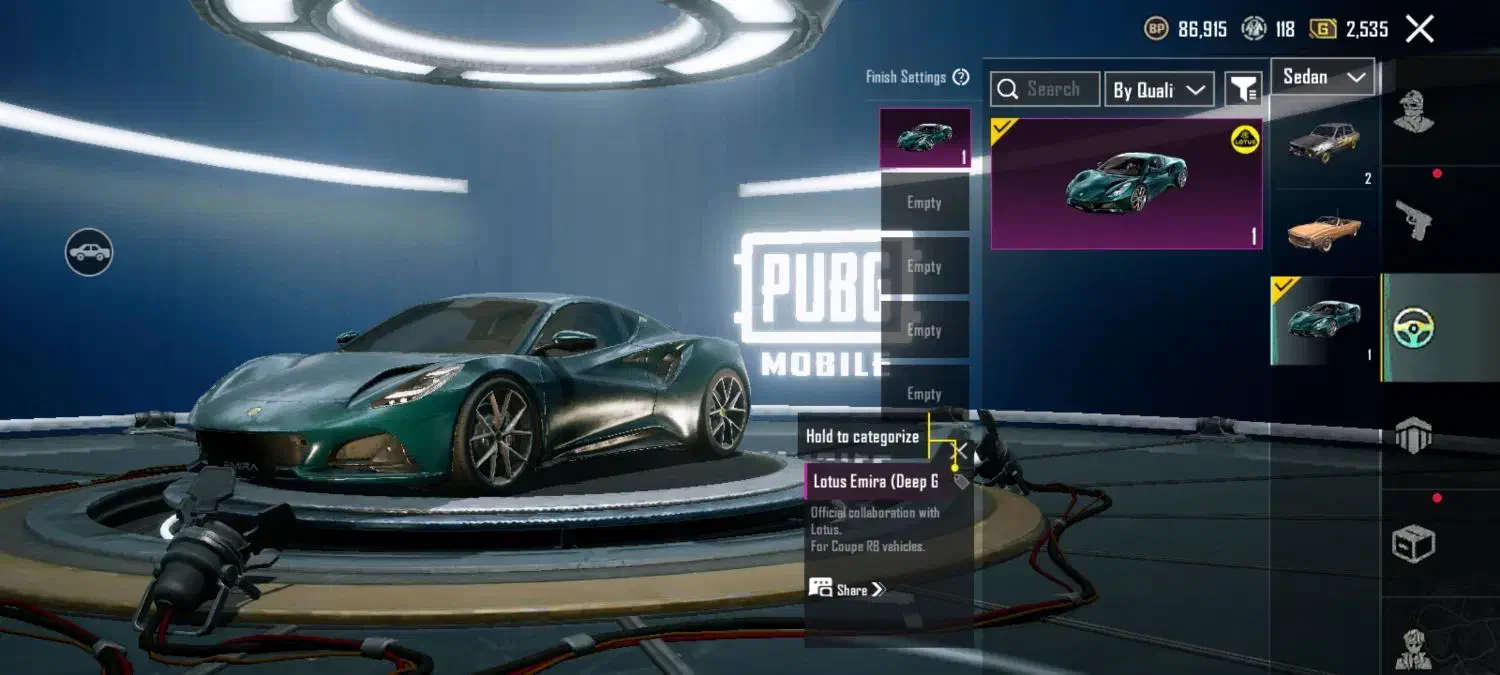The width and height of the screenshot is (1500, 675).
Task: Select the equipped Lotus Emira finish slot
Action: 924,138
